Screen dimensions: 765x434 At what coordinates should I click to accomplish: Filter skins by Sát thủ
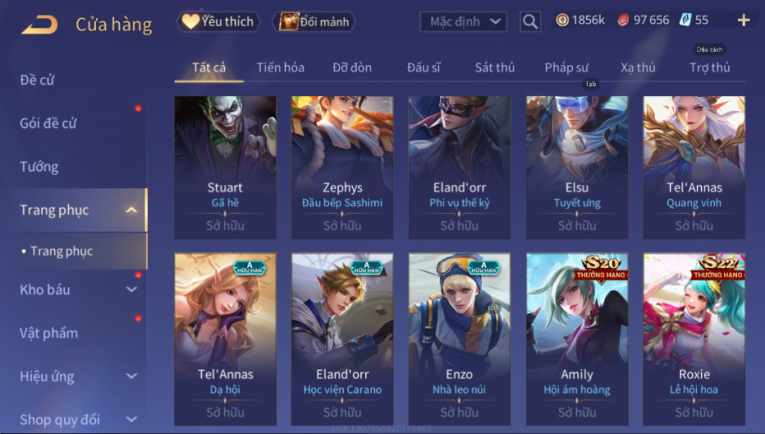pyautogui.click(x=495, y=67)
